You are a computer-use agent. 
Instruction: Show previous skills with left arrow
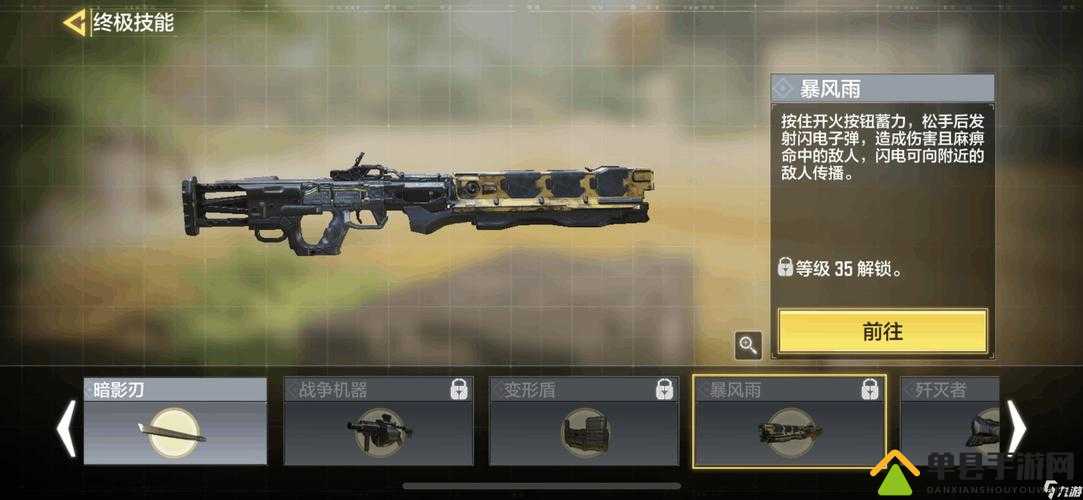click(x=66, y=428)
